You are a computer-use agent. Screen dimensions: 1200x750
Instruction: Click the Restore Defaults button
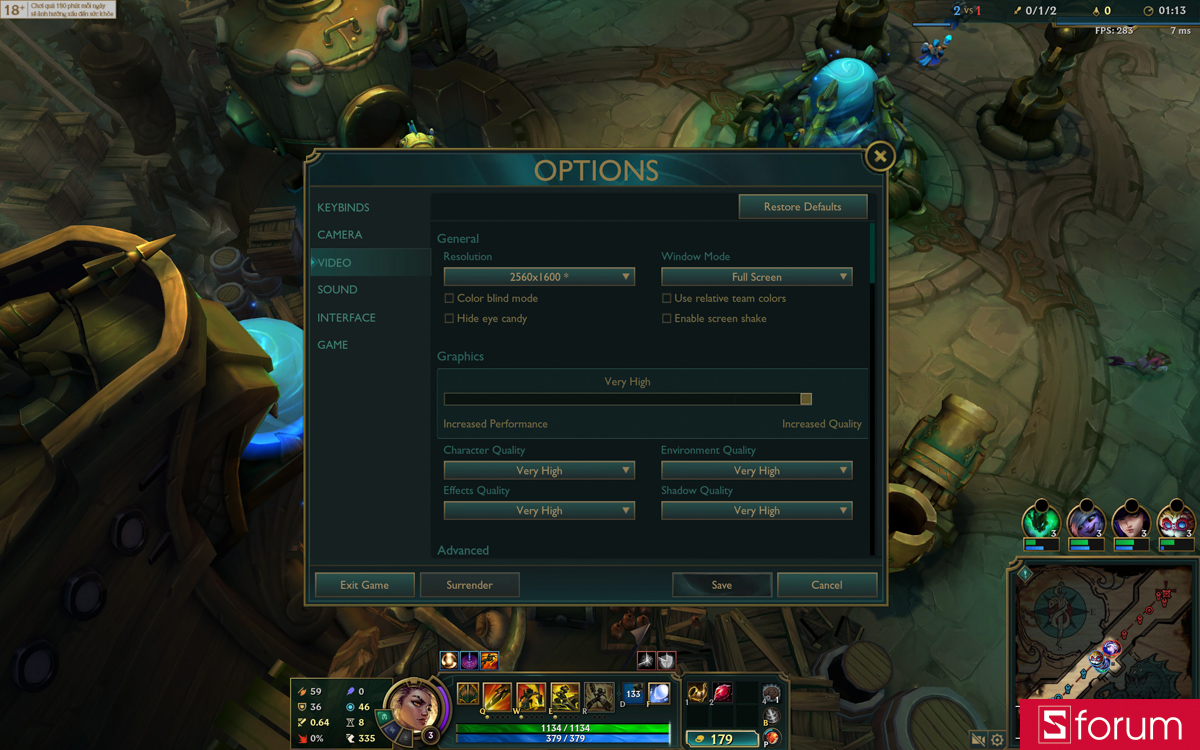802,207
